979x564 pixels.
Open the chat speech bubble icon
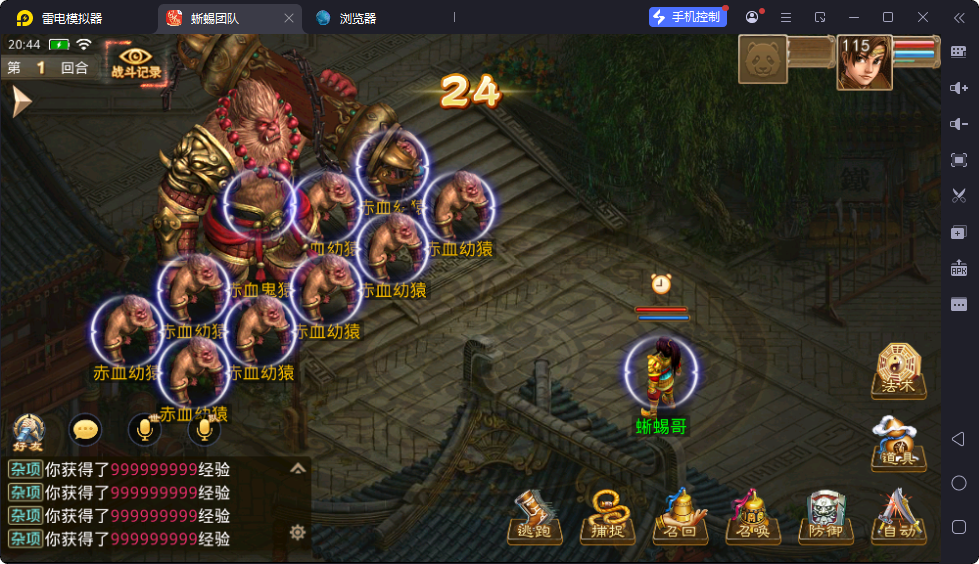[x=86, y=430]
